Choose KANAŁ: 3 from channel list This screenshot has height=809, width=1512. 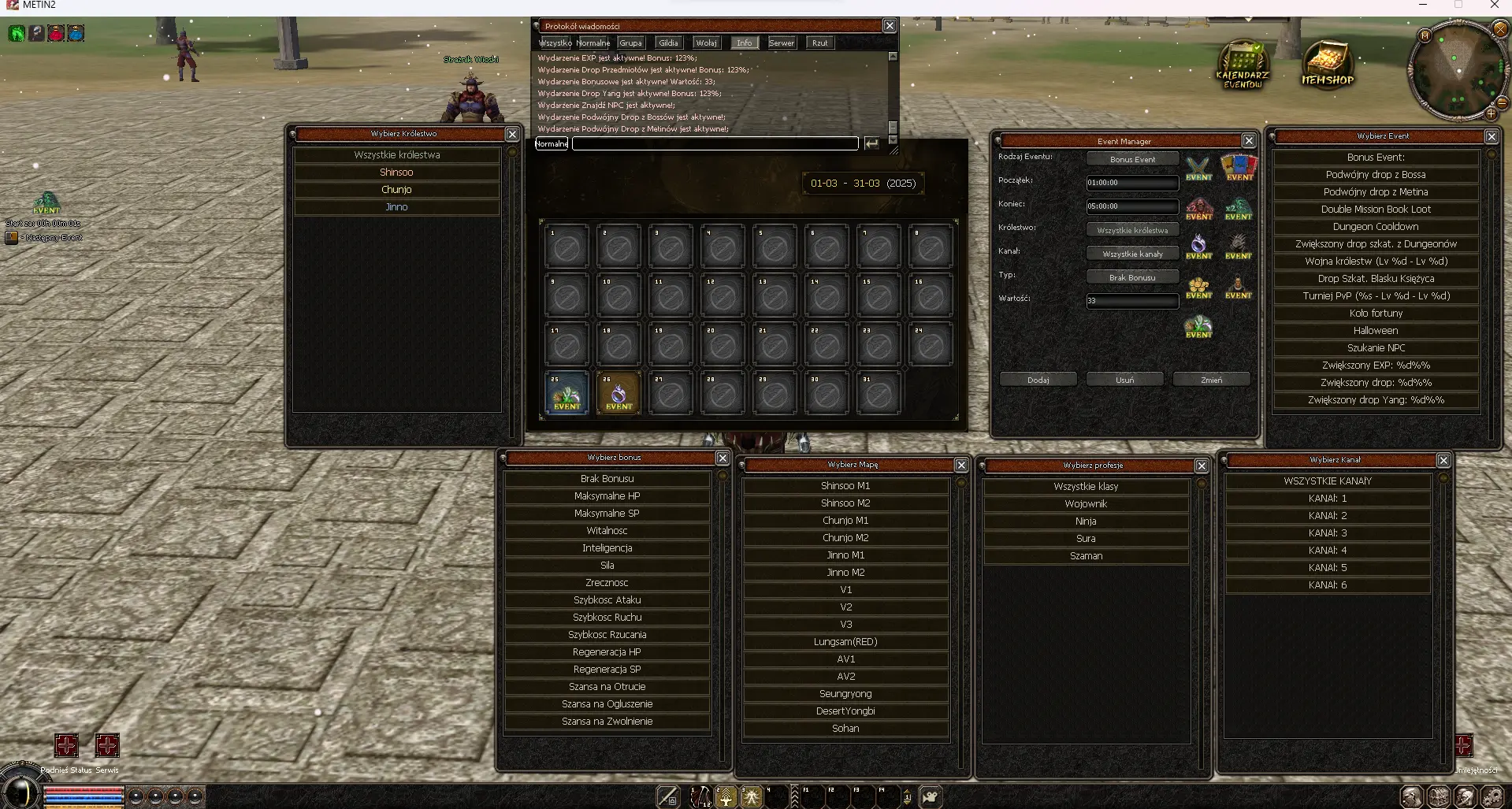[x=1327, y=533]
